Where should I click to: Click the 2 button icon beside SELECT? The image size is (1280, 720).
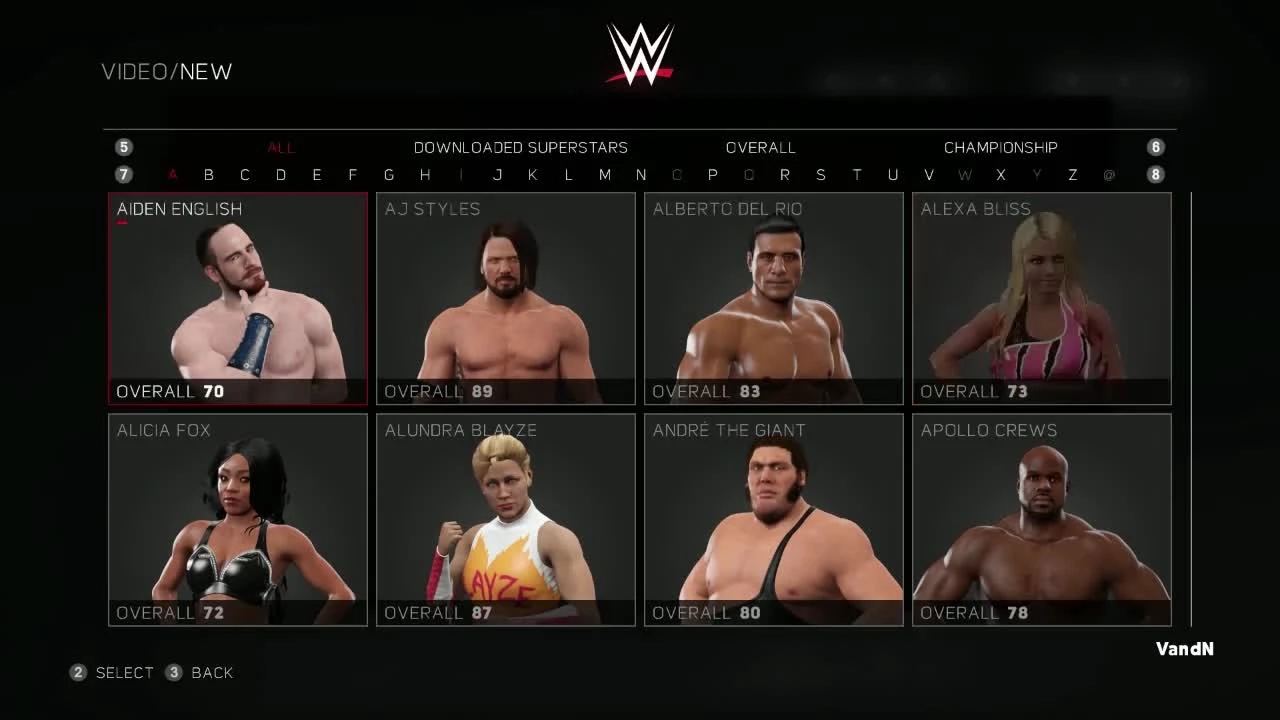click(77, 672)
